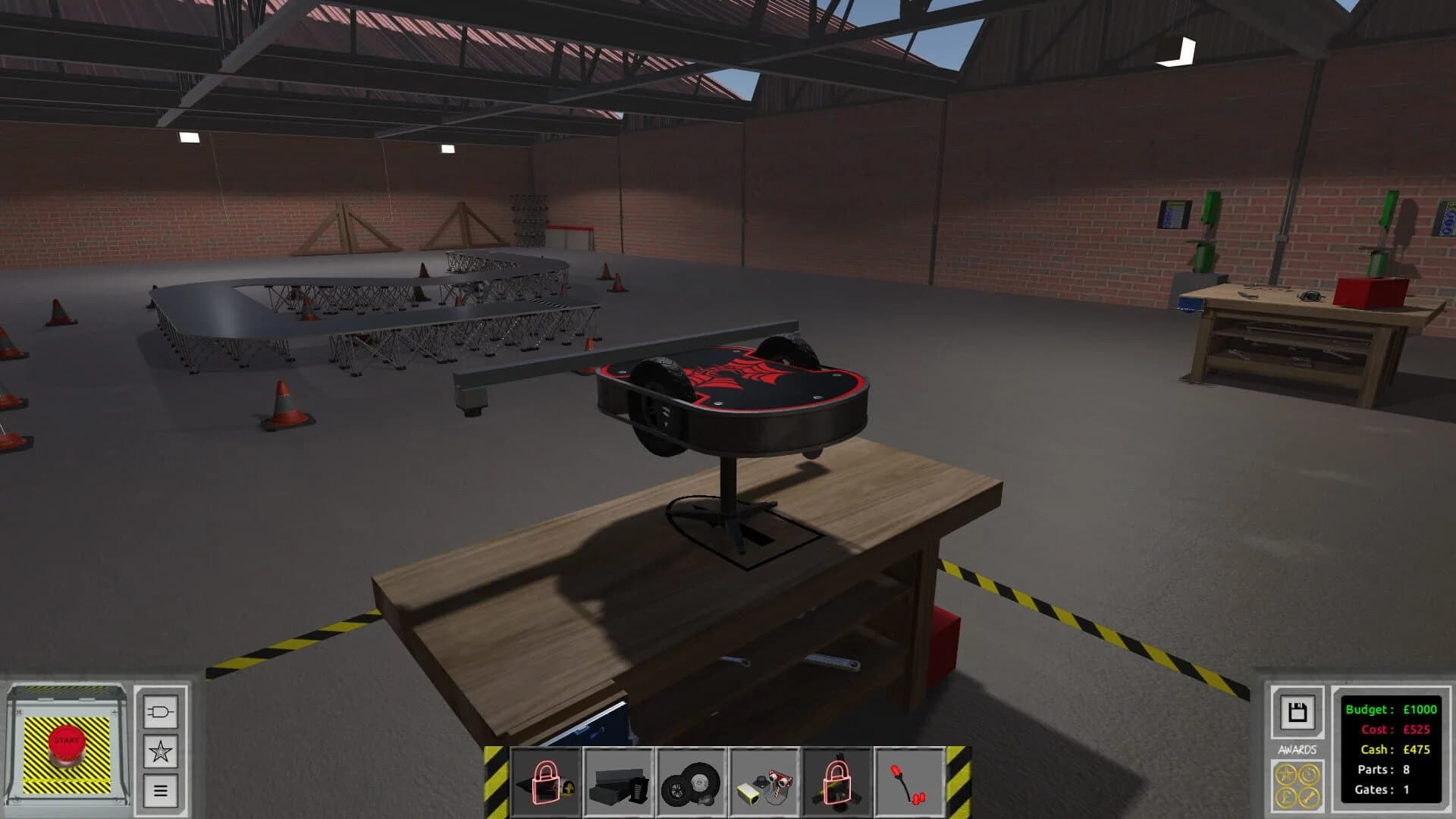Click the pound-sign award medal
Image resolution: width=1456 pixels, height=819 pixels.
(1286, 797)
